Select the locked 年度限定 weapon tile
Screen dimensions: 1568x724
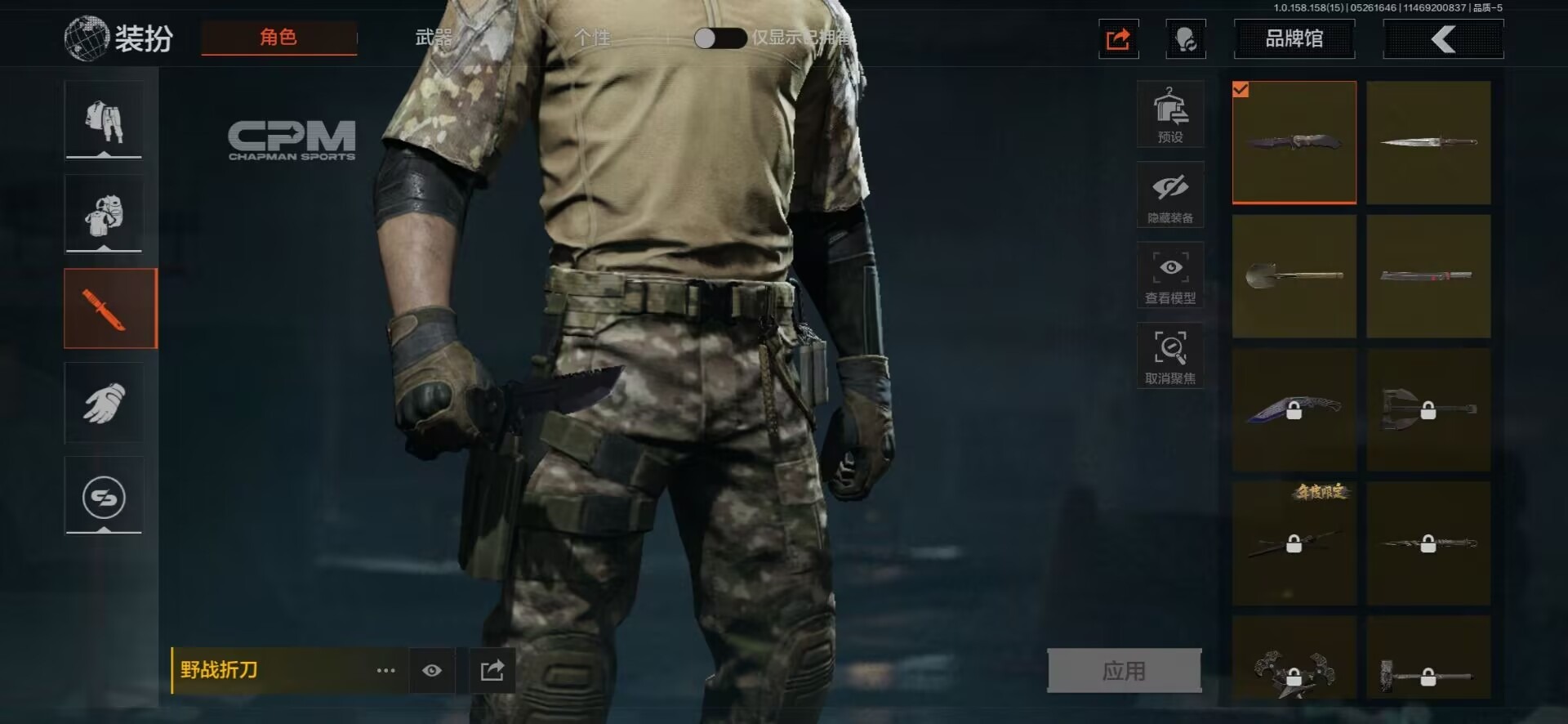coord(1294,543)
